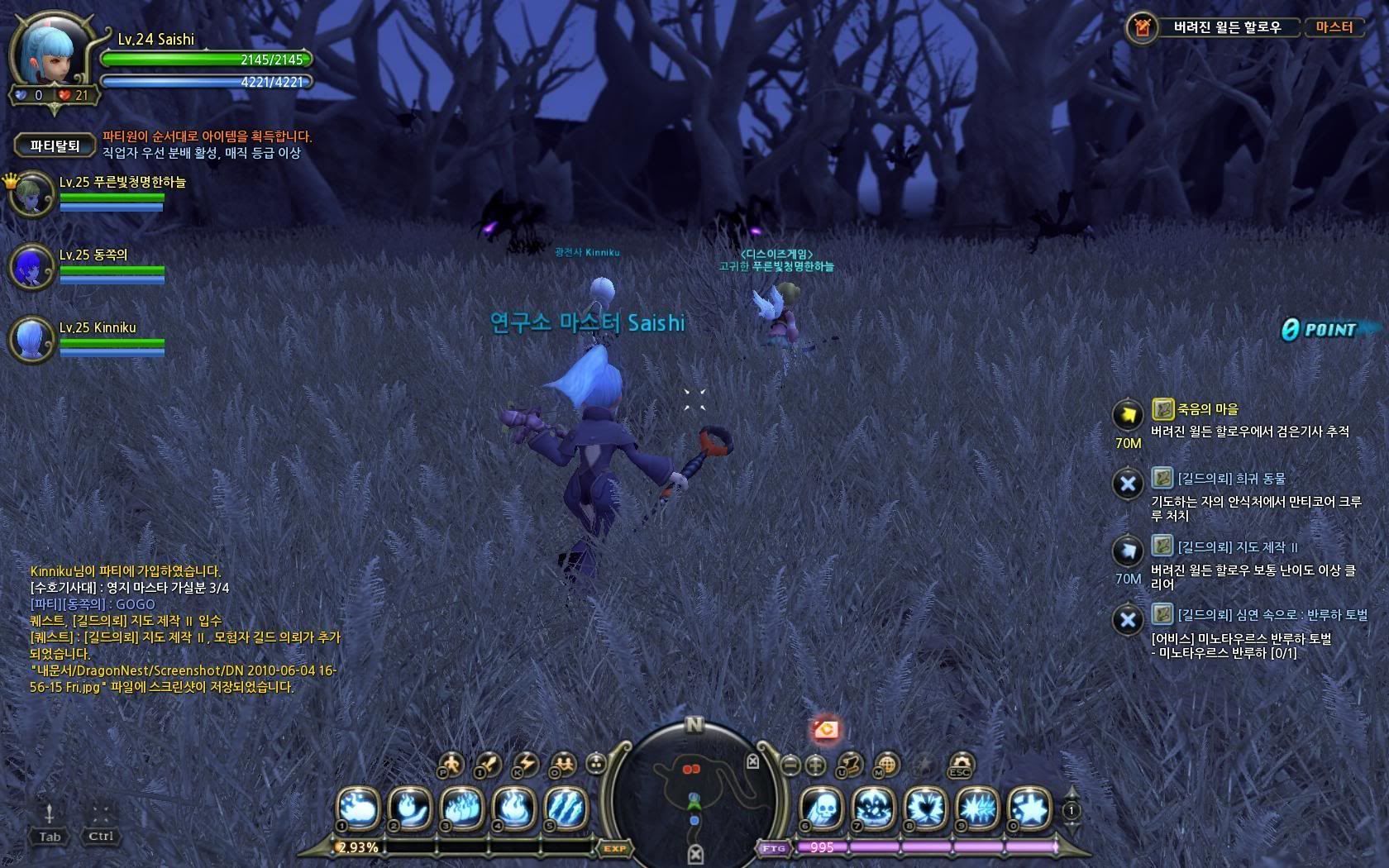The image size is (1389, 868).
Task: Cast the triple flame skill in slot 3
Action: [461, 808]
